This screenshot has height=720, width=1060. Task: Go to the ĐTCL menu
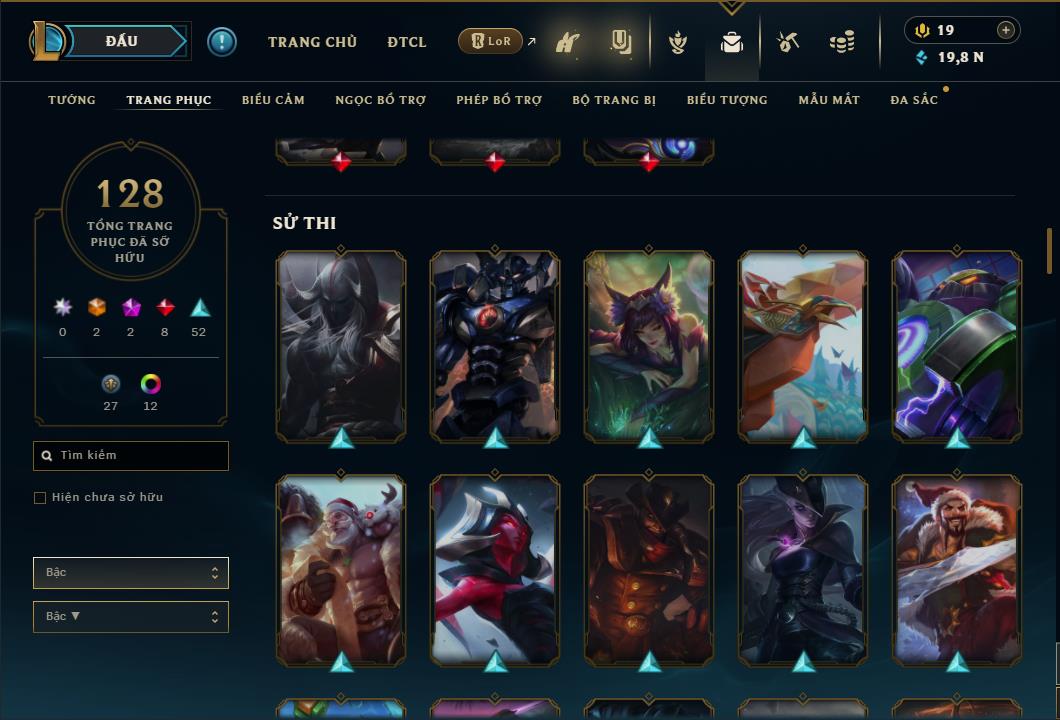pos(407,42)
